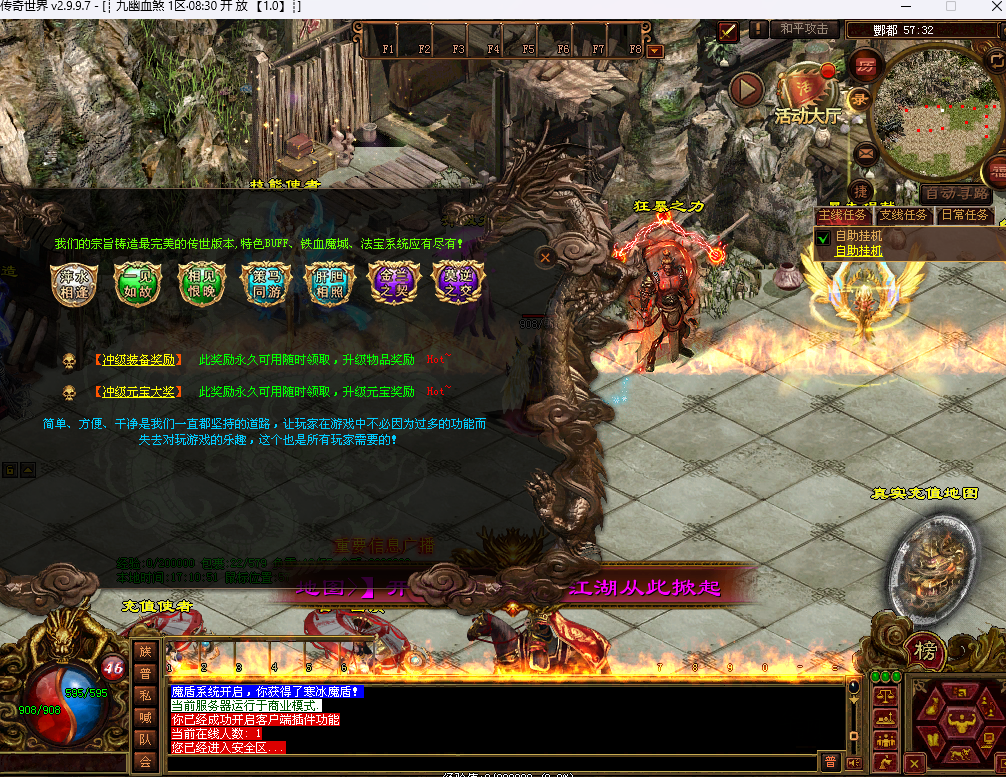Toggle the 和平攻击 attack mode button
1006x777 pixels.
pyautogui.click(x=804, y=29)
